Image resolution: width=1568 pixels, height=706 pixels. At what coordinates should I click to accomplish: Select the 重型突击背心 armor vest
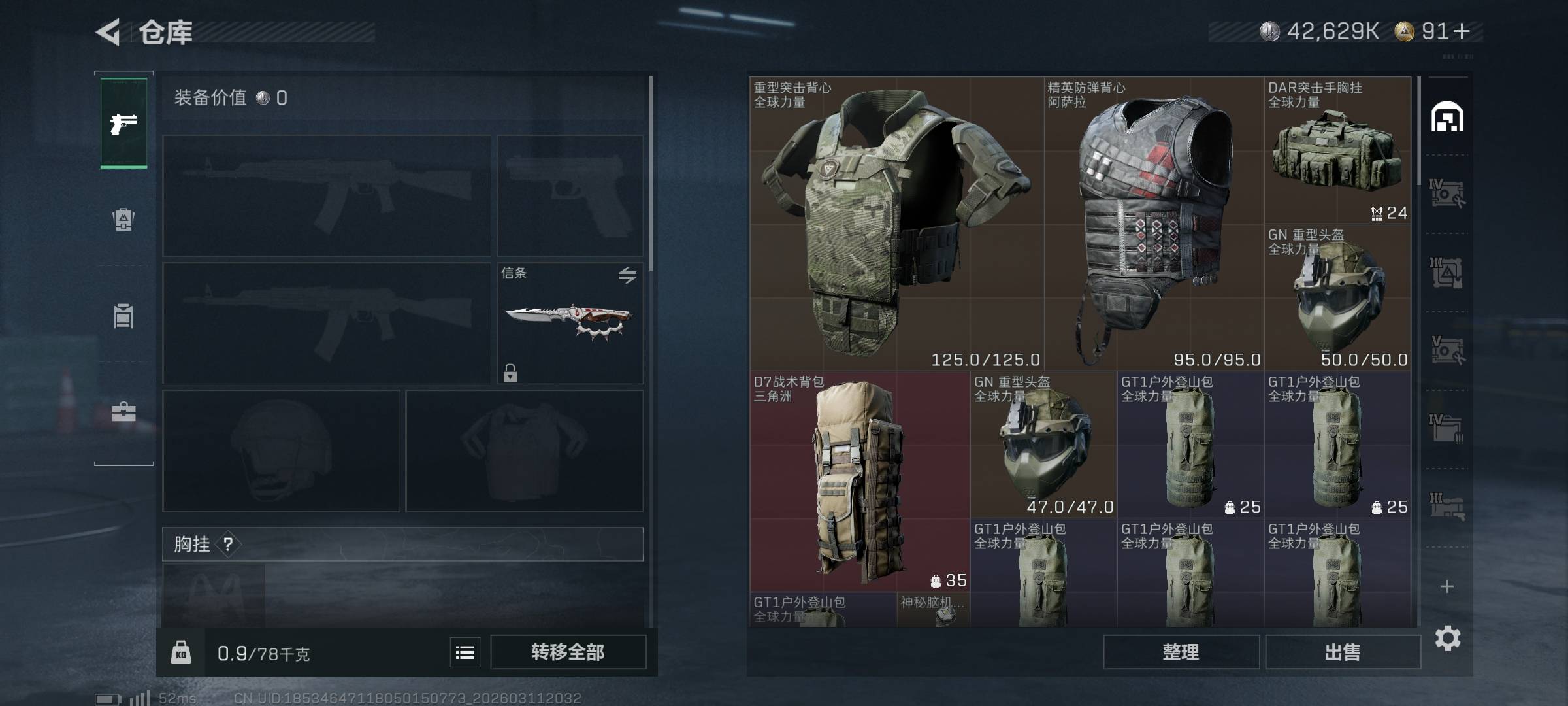(x=895, y=224)
